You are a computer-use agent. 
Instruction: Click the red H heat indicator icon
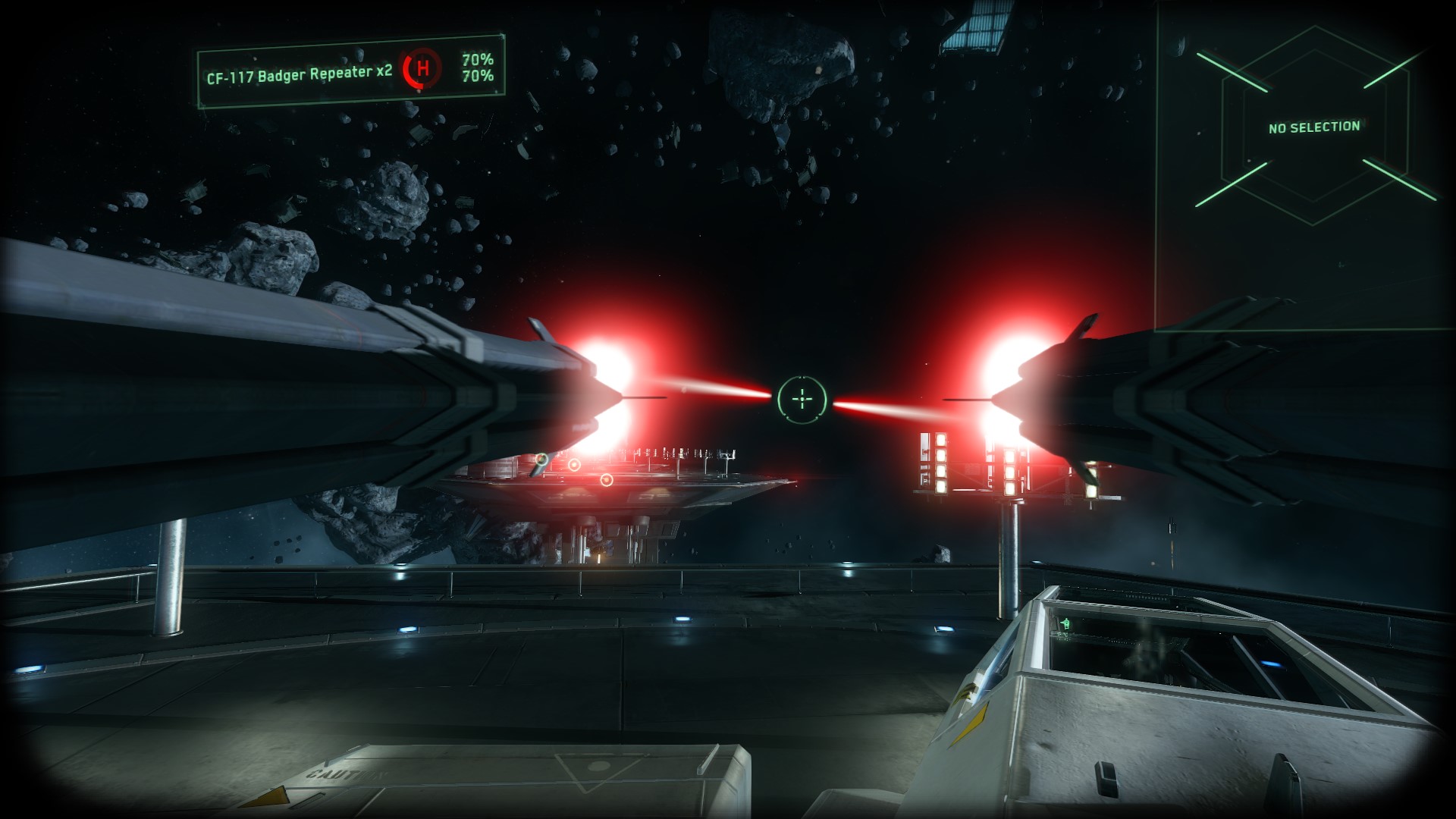pos(422,68)
